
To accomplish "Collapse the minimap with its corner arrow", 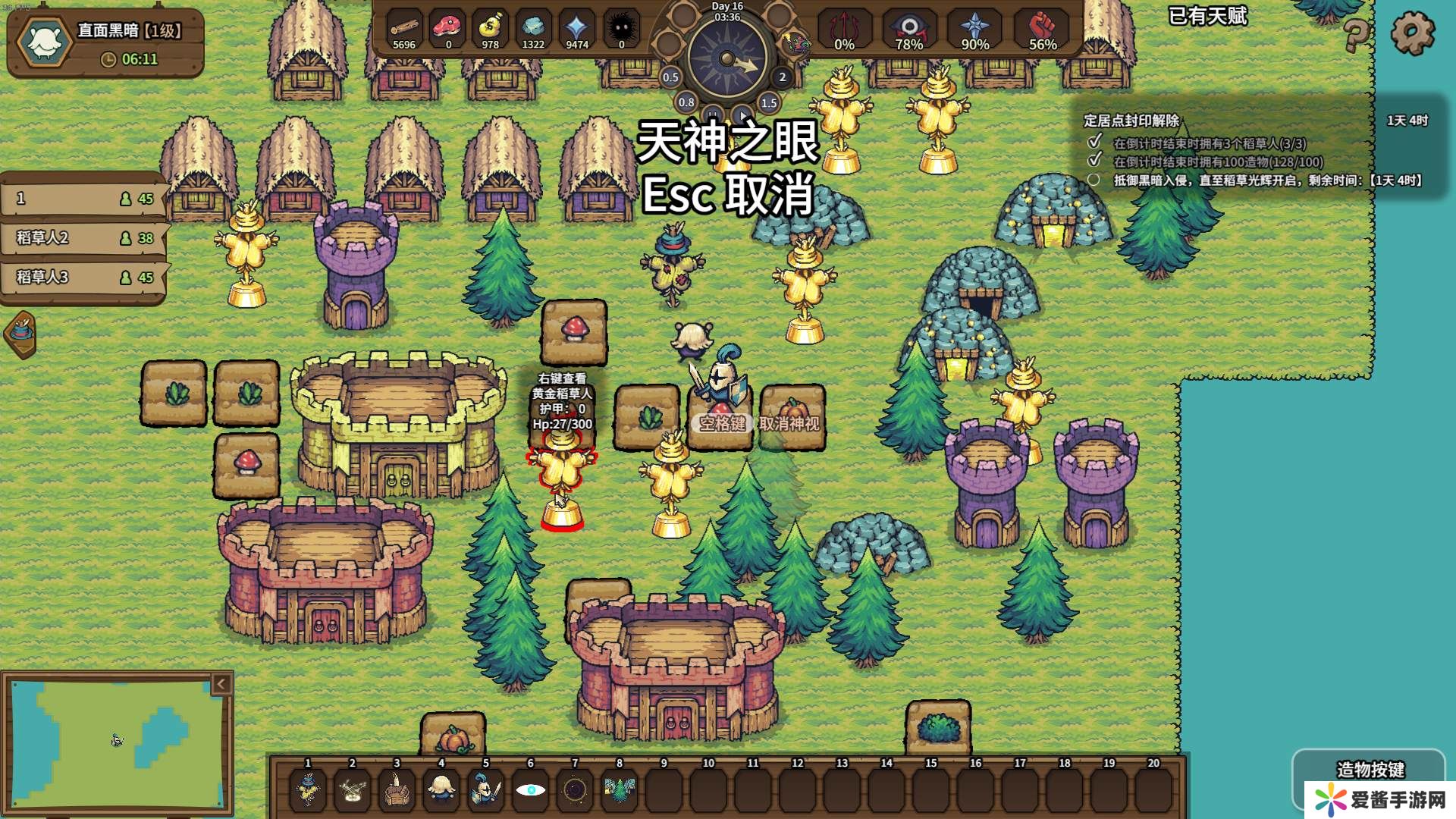I will pyautogui.click(x=221, y=684).
